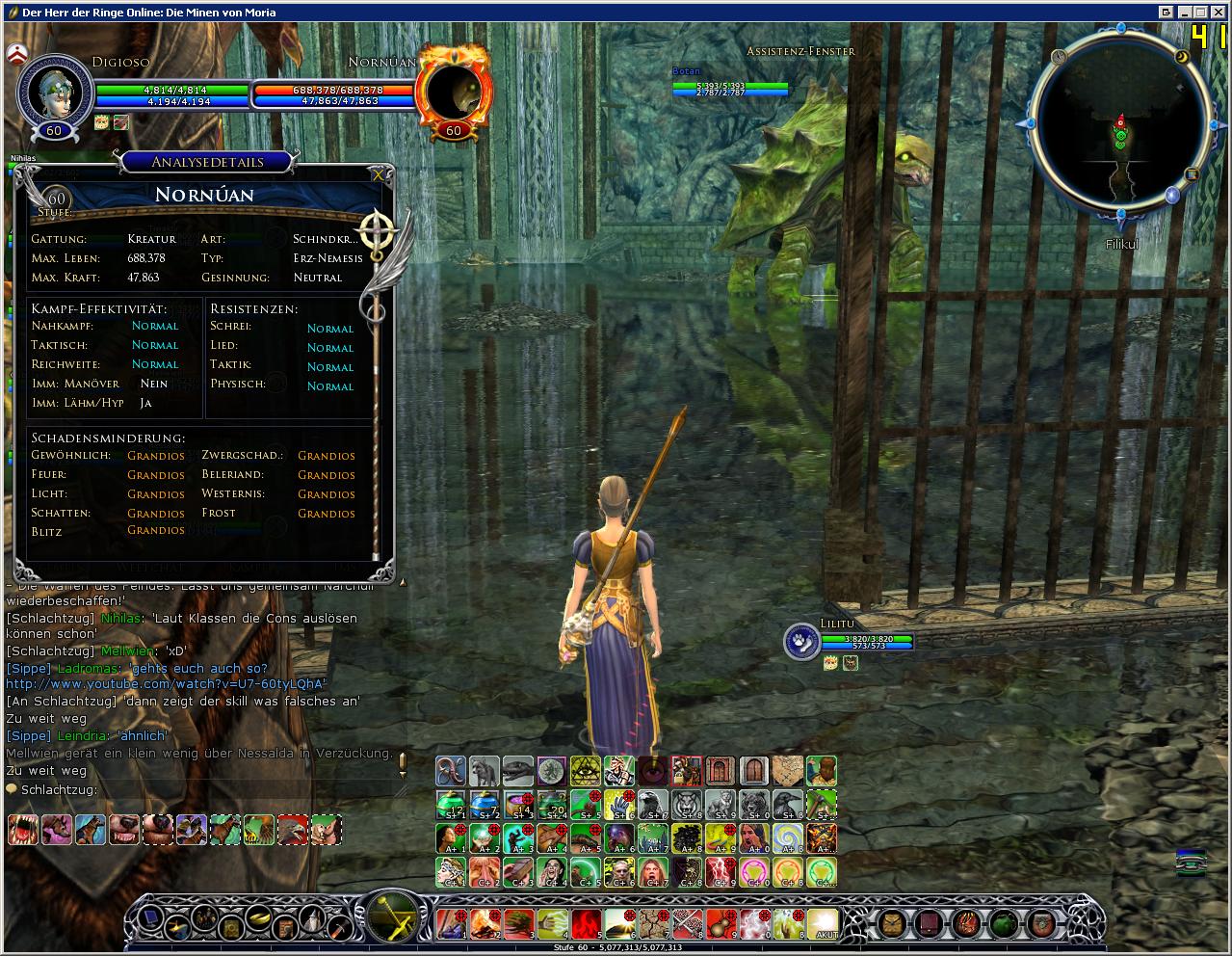
Task: Summon the raven pet with S+7
Action: point(651,805)
